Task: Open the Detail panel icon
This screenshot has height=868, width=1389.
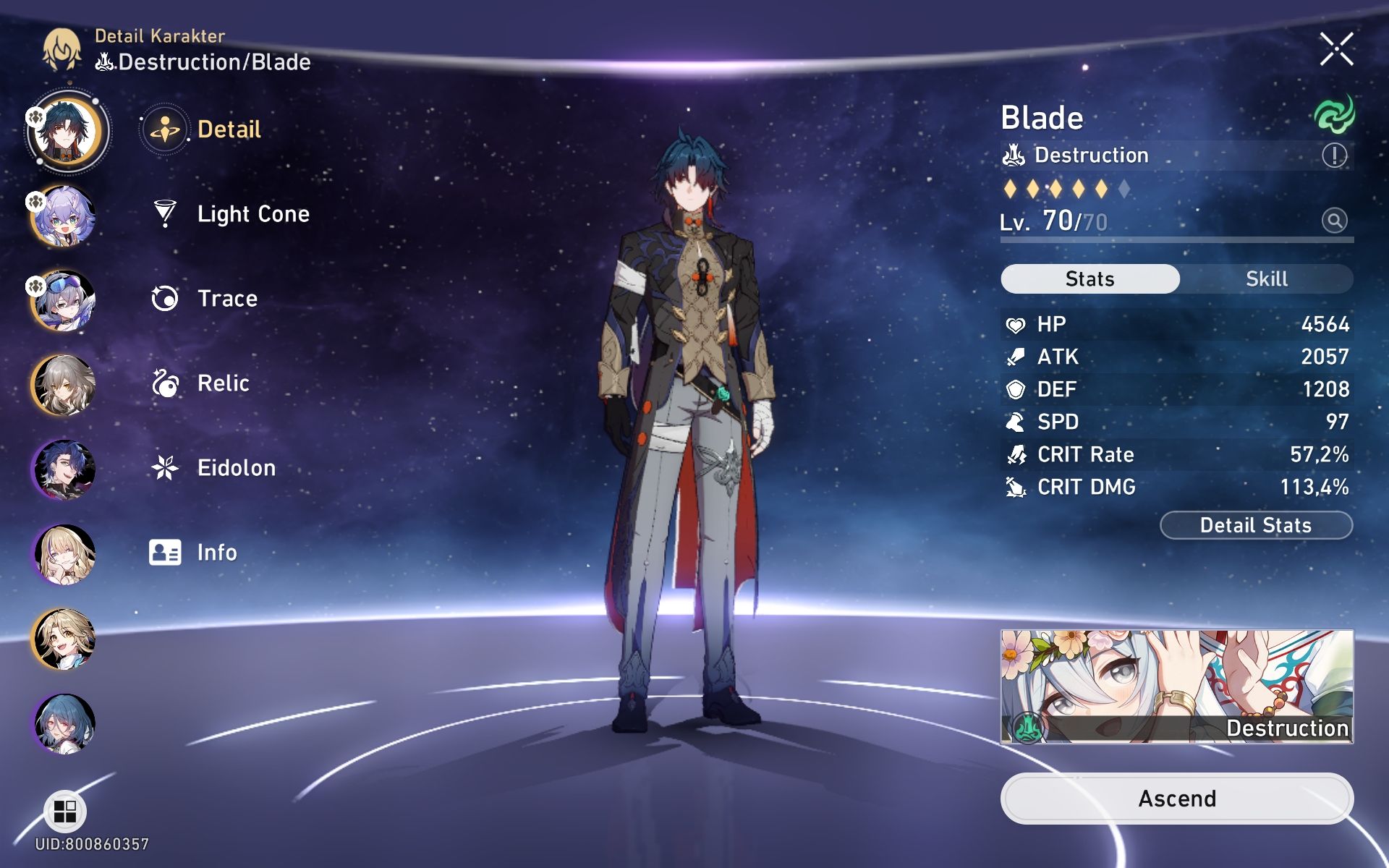Action: 165,129
